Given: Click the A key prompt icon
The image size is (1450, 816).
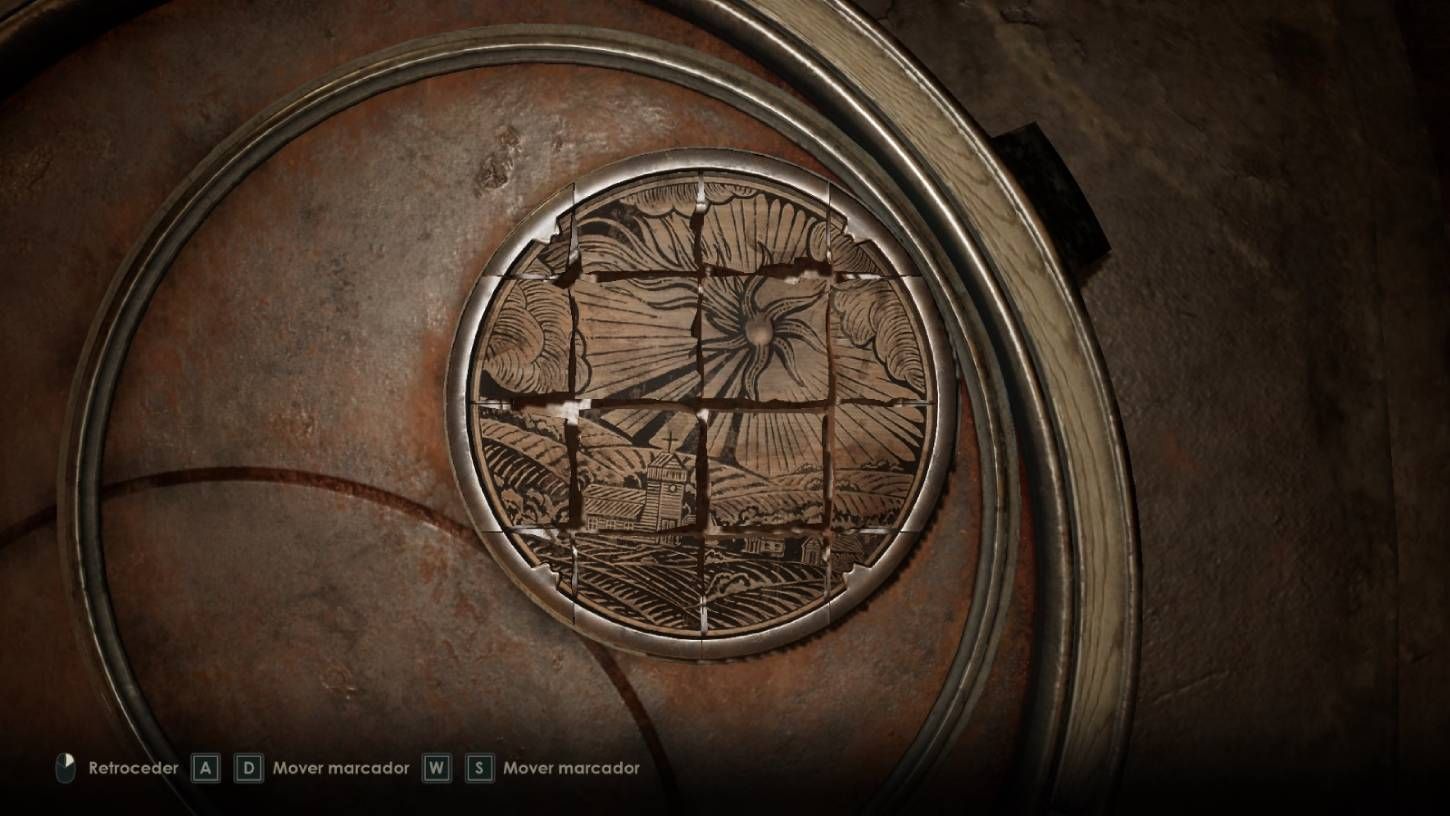Looking at the screenshot, I should click(205, 769).
